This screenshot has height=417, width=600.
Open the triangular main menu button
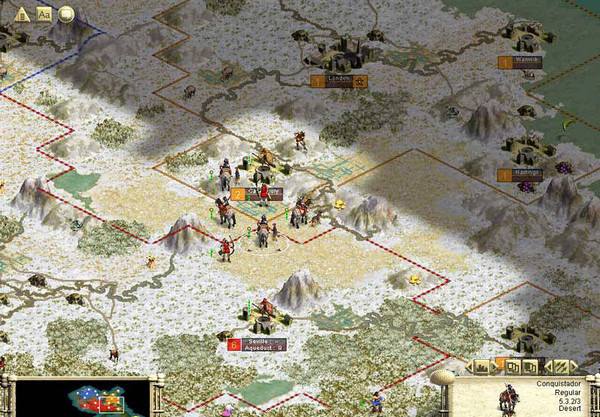click(x=21, y=14)
